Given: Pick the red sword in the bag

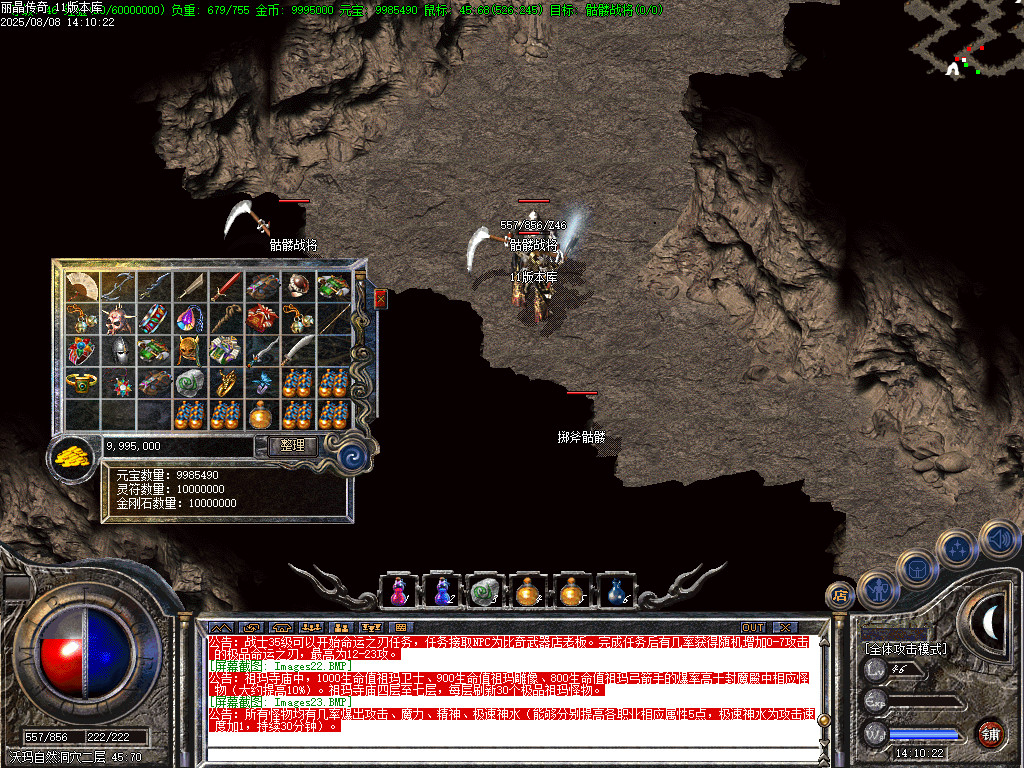Looking at the screenshot, I should (x=226, y=286).
